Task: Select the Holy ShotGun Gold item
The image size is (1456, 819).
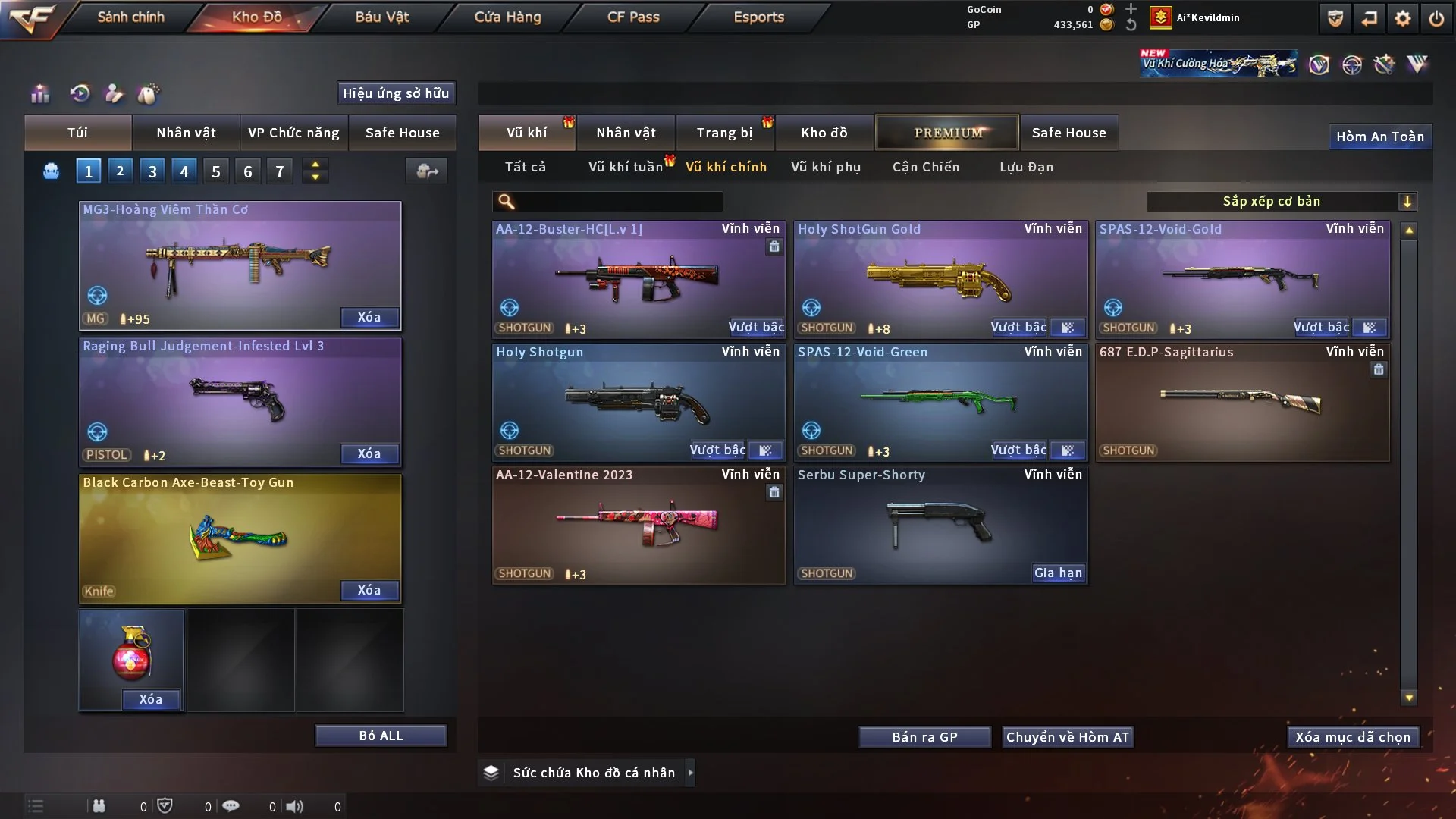Action: pyautogui.click(x=940, y=281)
